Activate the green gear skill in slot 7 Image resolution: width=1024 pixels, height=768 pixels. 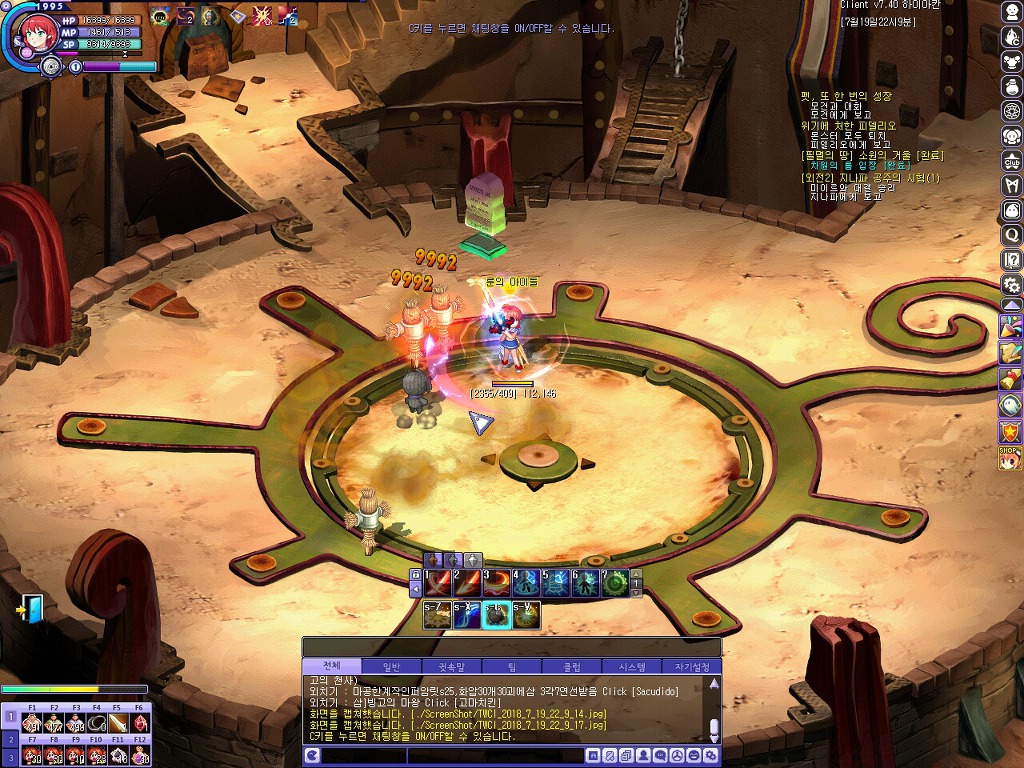pyautogui.click(x=614, y=583)
